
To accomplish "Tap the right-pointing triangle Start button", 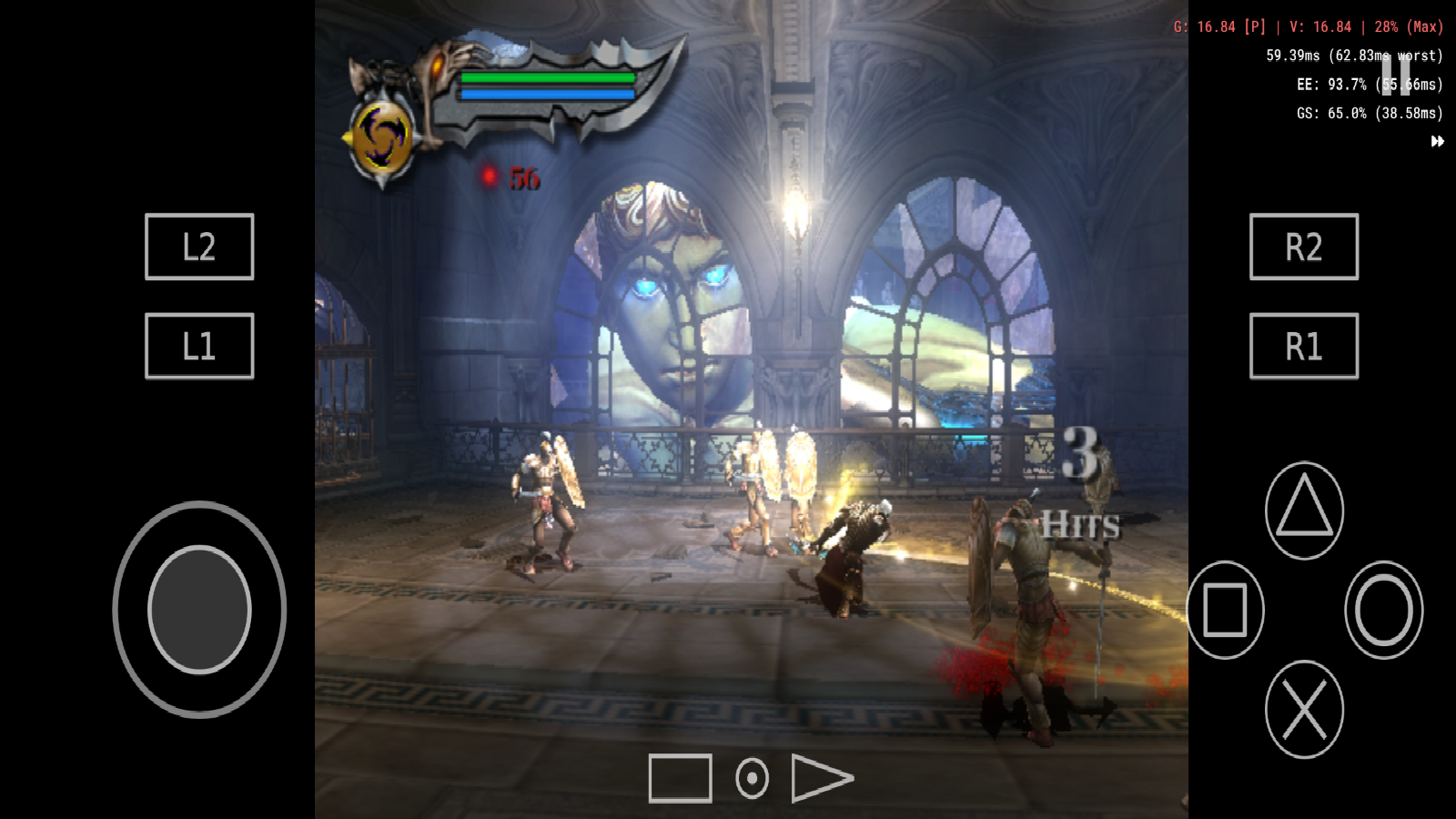I will pos(821,779).
